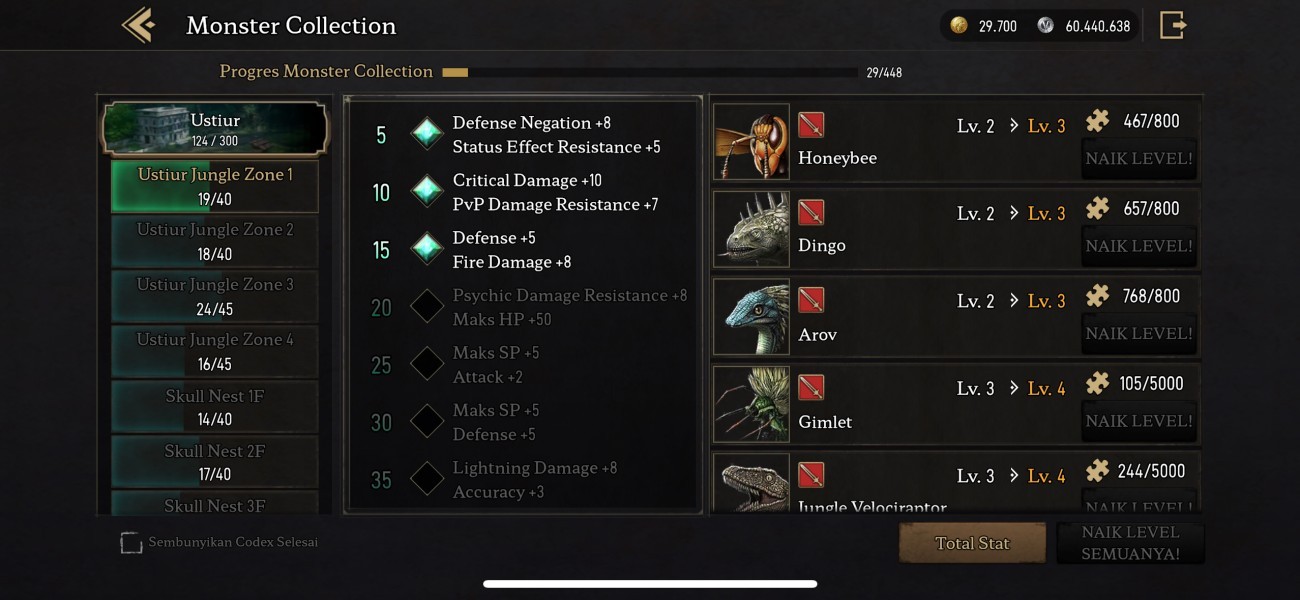
Task: Click Naik Level for Dingo
Action: click(1139, 246)
